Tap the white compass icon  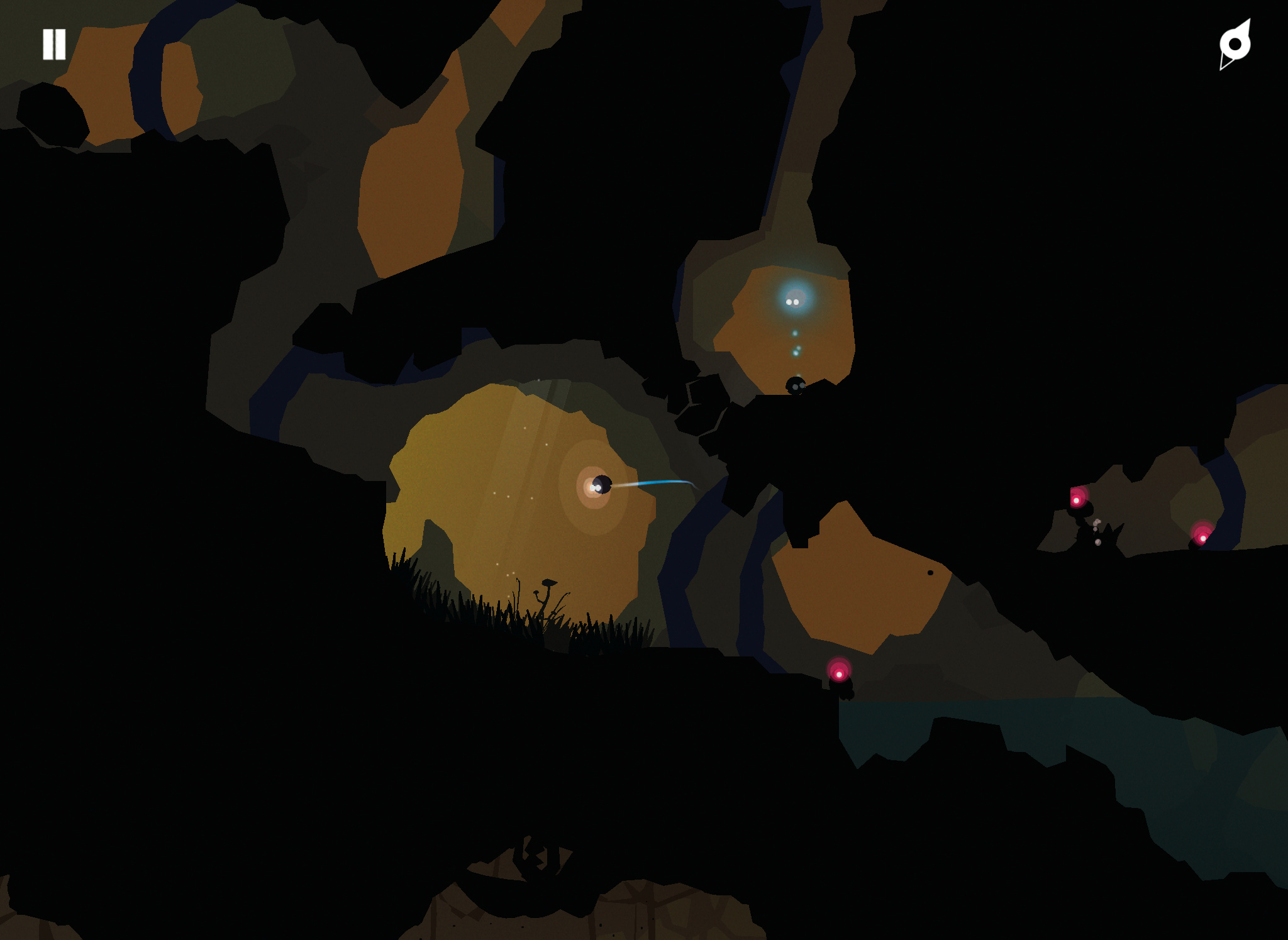[1235, 44]
